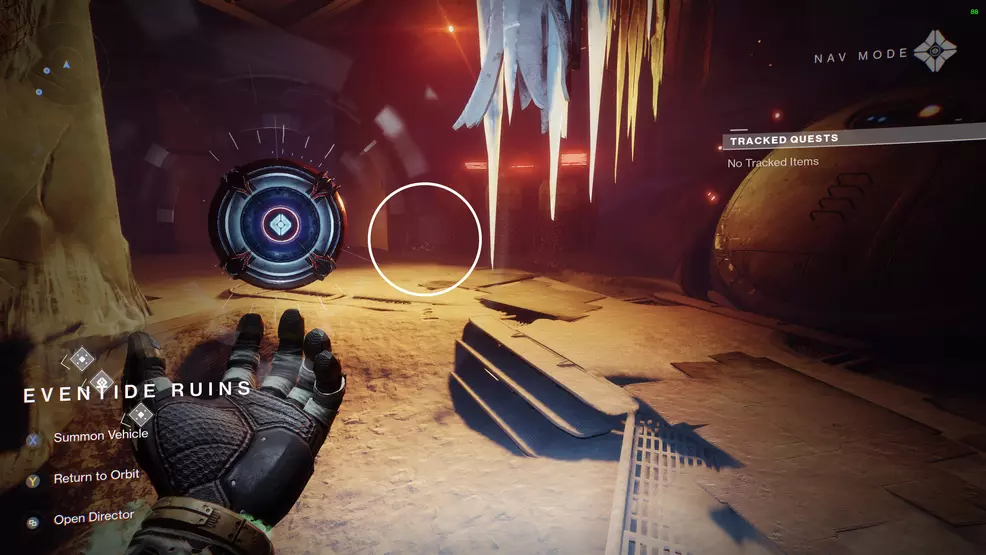This screenshot has height=555, width=986.
Task: Choose the Summon Vehicle option
Action: point(100,436)
